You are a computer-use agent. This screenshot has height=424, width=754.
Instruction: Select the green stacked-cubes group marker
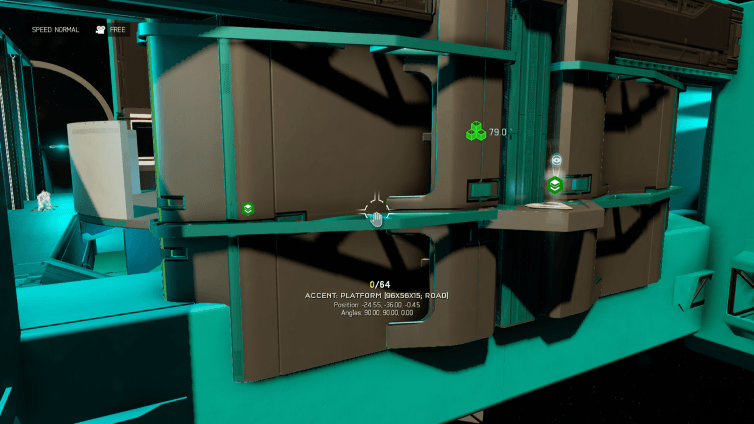pos(475,131)
